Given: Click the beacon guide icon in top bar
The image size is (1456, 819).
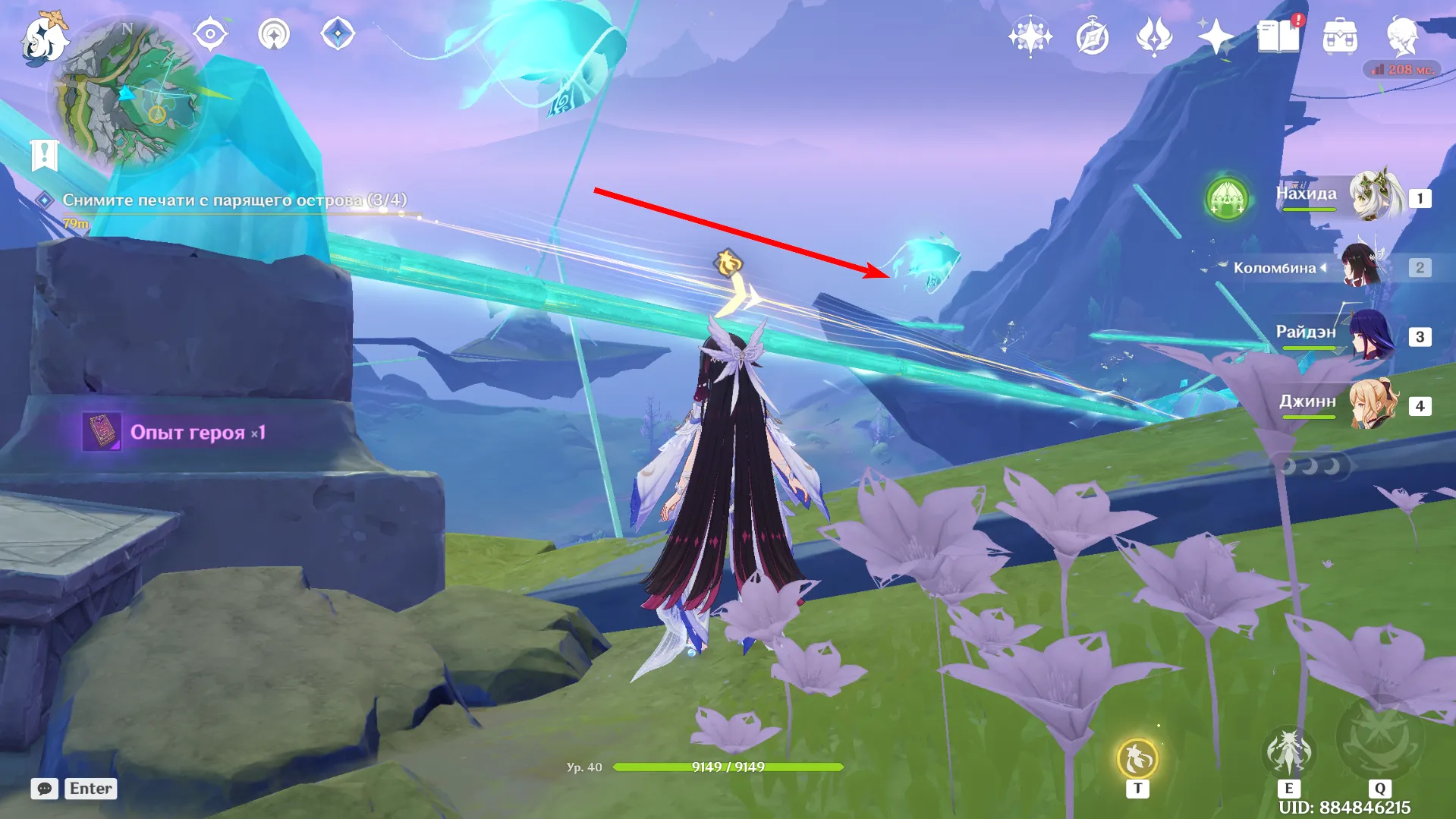Looking at the screenshot, I should pyautogui.click(x=274, y=33).
